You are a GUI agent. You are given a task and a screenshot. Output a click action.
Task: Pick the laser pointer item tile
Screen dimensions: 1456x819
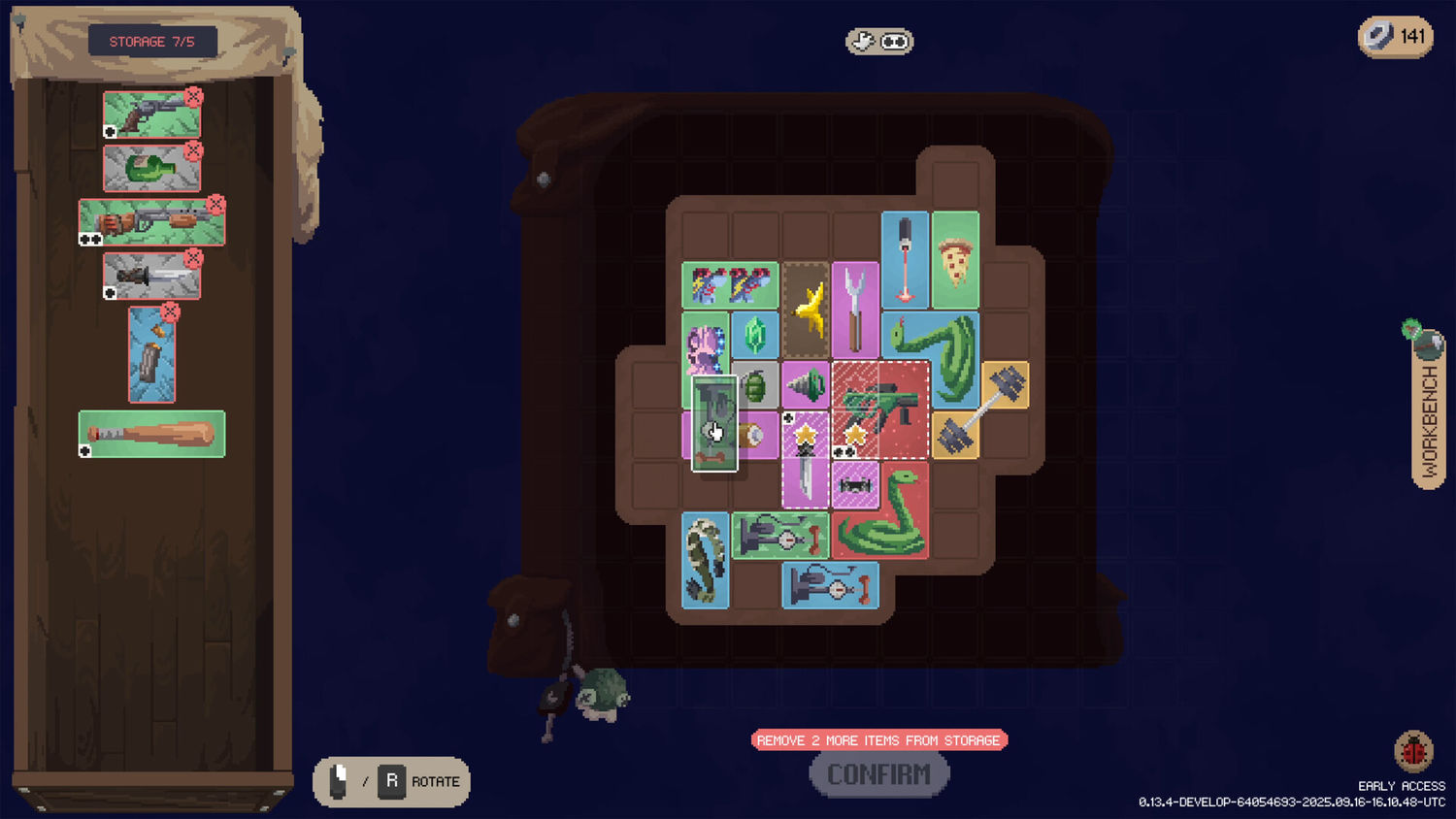(905, 260)
